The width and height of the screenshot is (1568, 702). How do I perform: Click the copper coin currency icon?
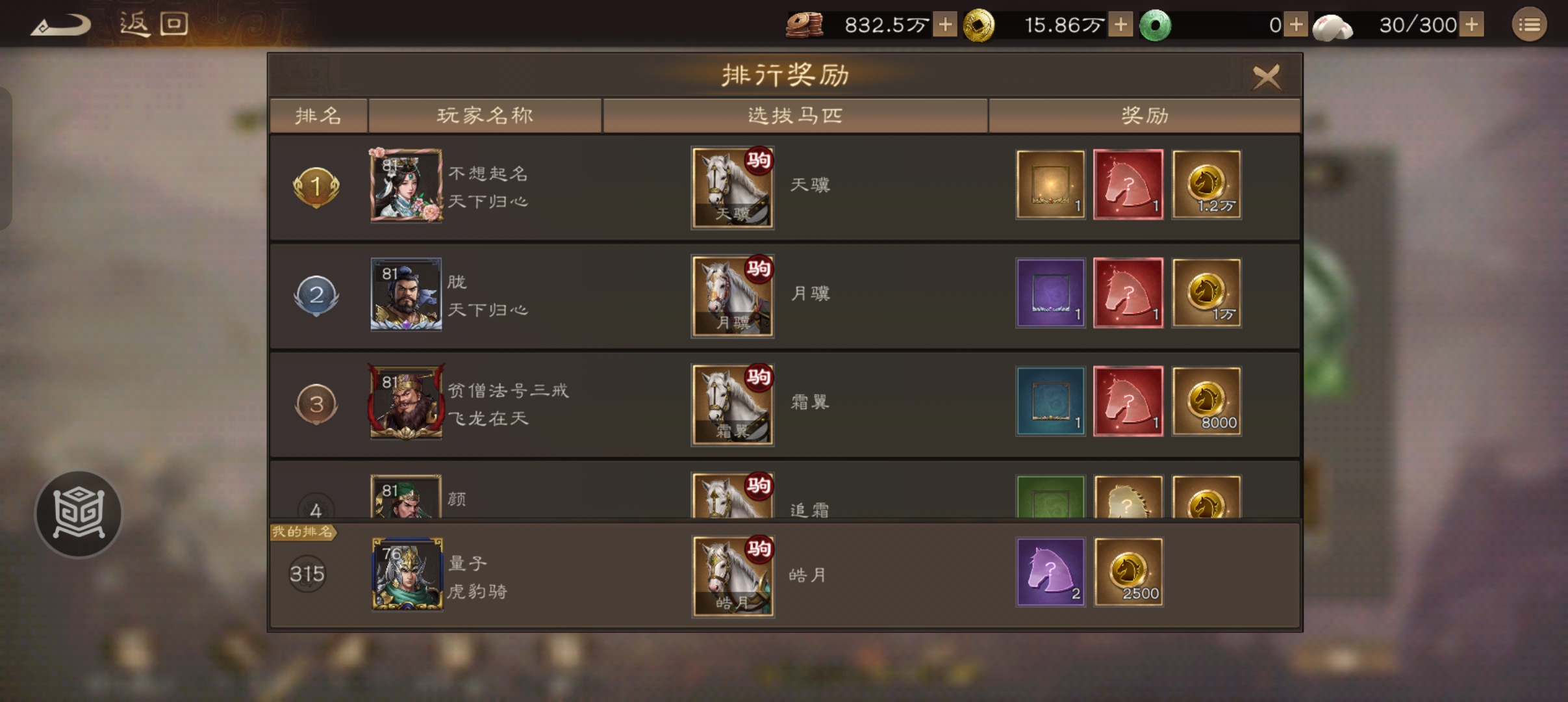tap(805, 25)
